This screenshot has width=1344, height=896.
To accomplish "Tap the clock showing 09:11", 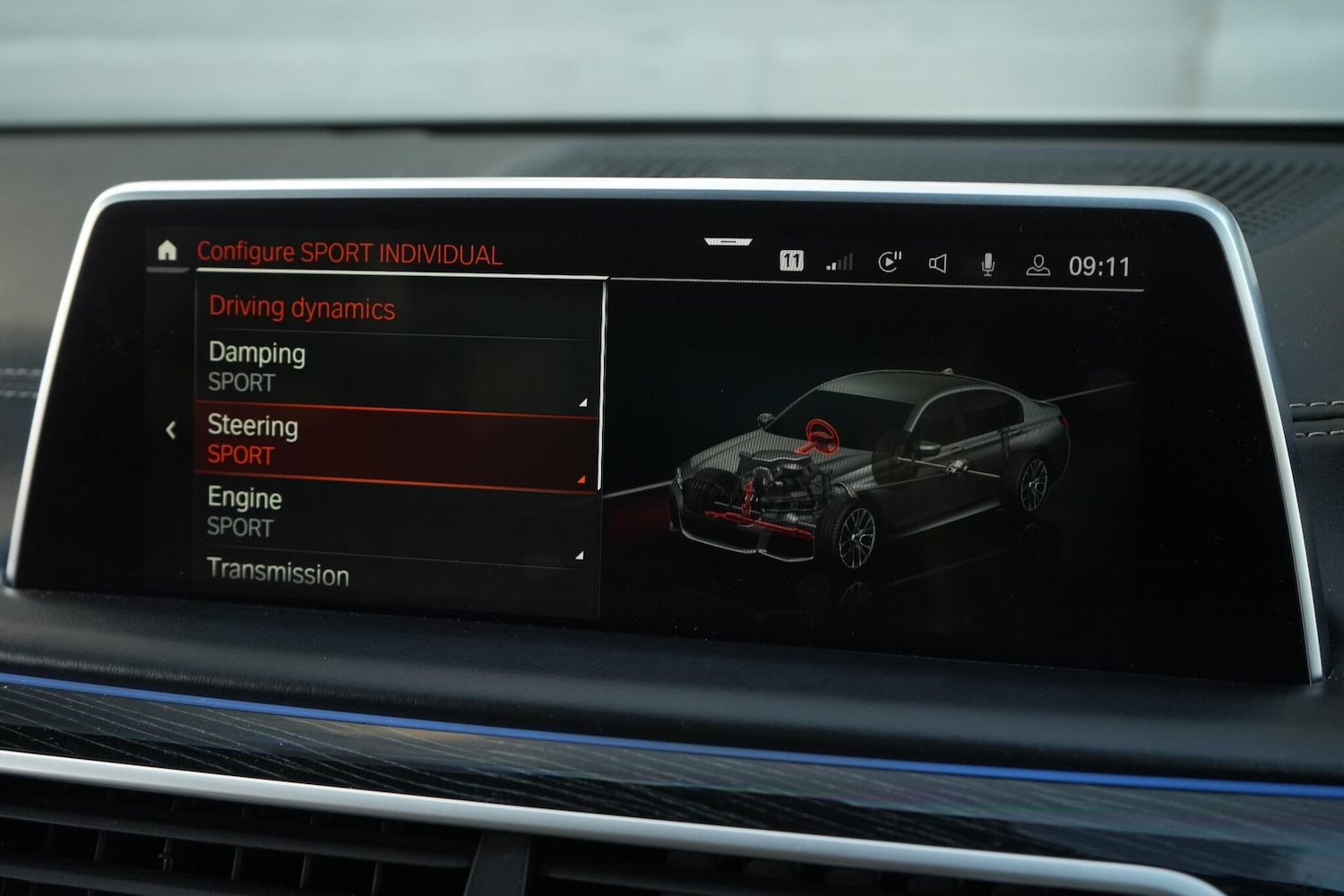I will (1099, 263).
